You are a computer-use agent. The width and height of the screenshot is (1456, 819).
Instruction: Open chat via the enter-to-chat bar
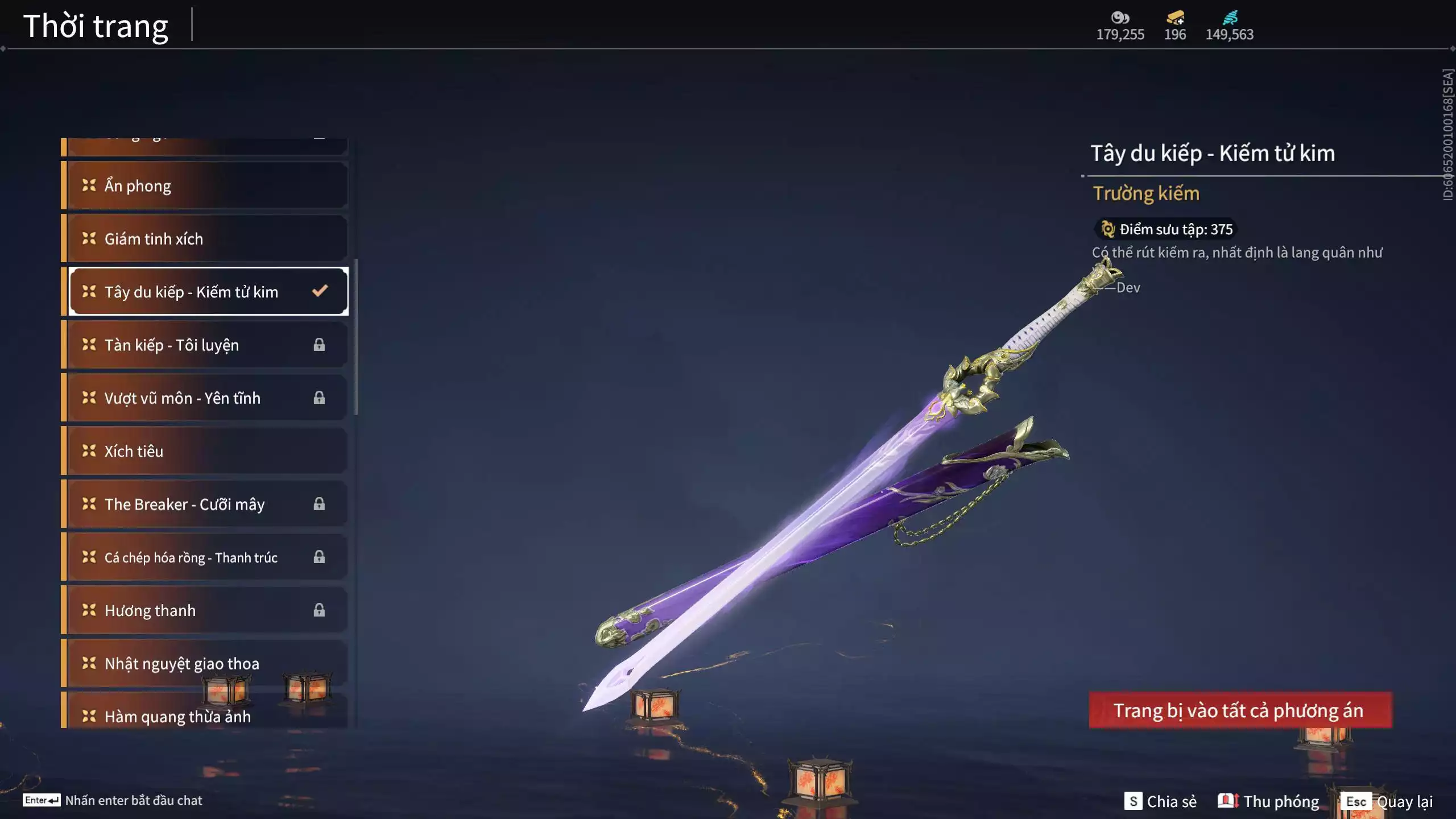[113, 800]
